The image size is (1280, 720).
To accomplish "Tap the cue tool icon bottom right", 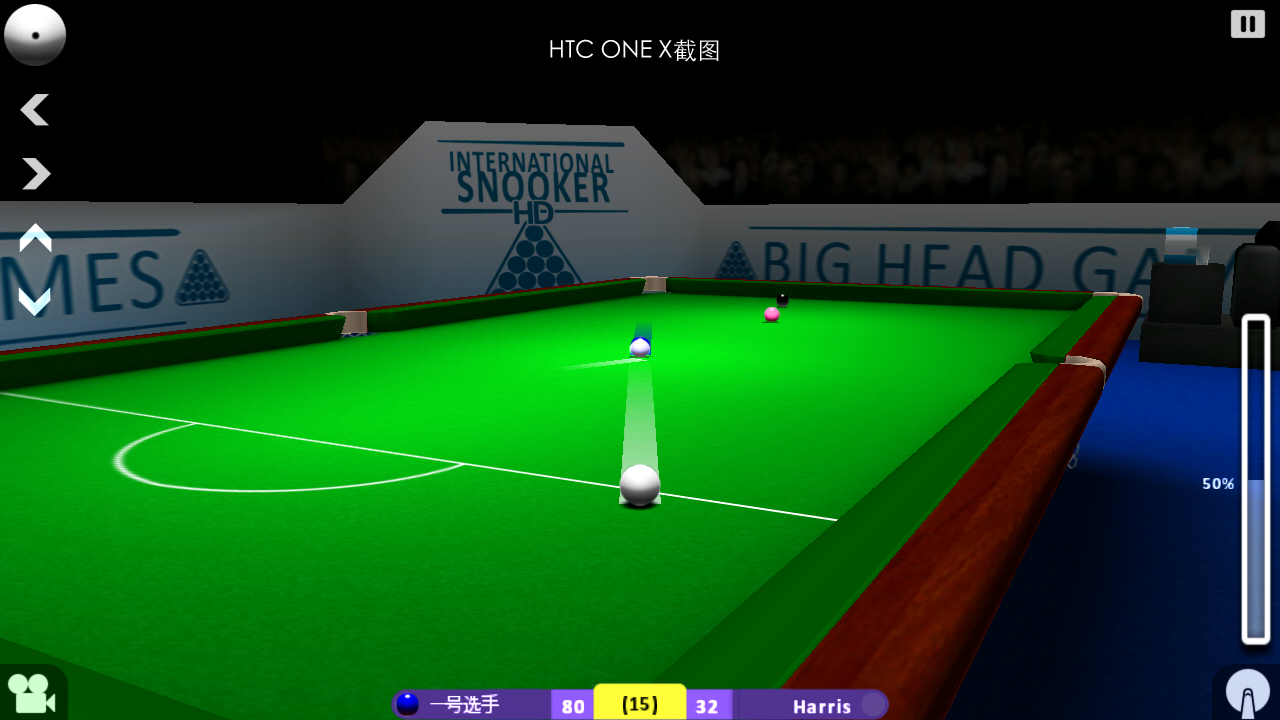I will pyautogui.click(x=1248, y=690).
